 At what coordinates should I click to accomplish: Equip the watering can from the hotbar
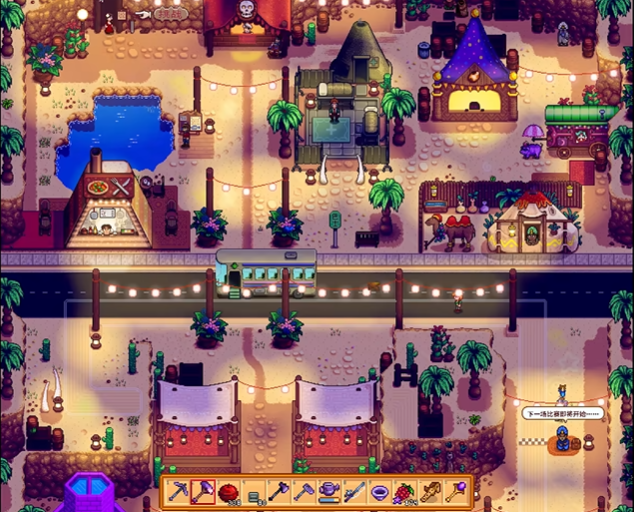coord(329,492)
